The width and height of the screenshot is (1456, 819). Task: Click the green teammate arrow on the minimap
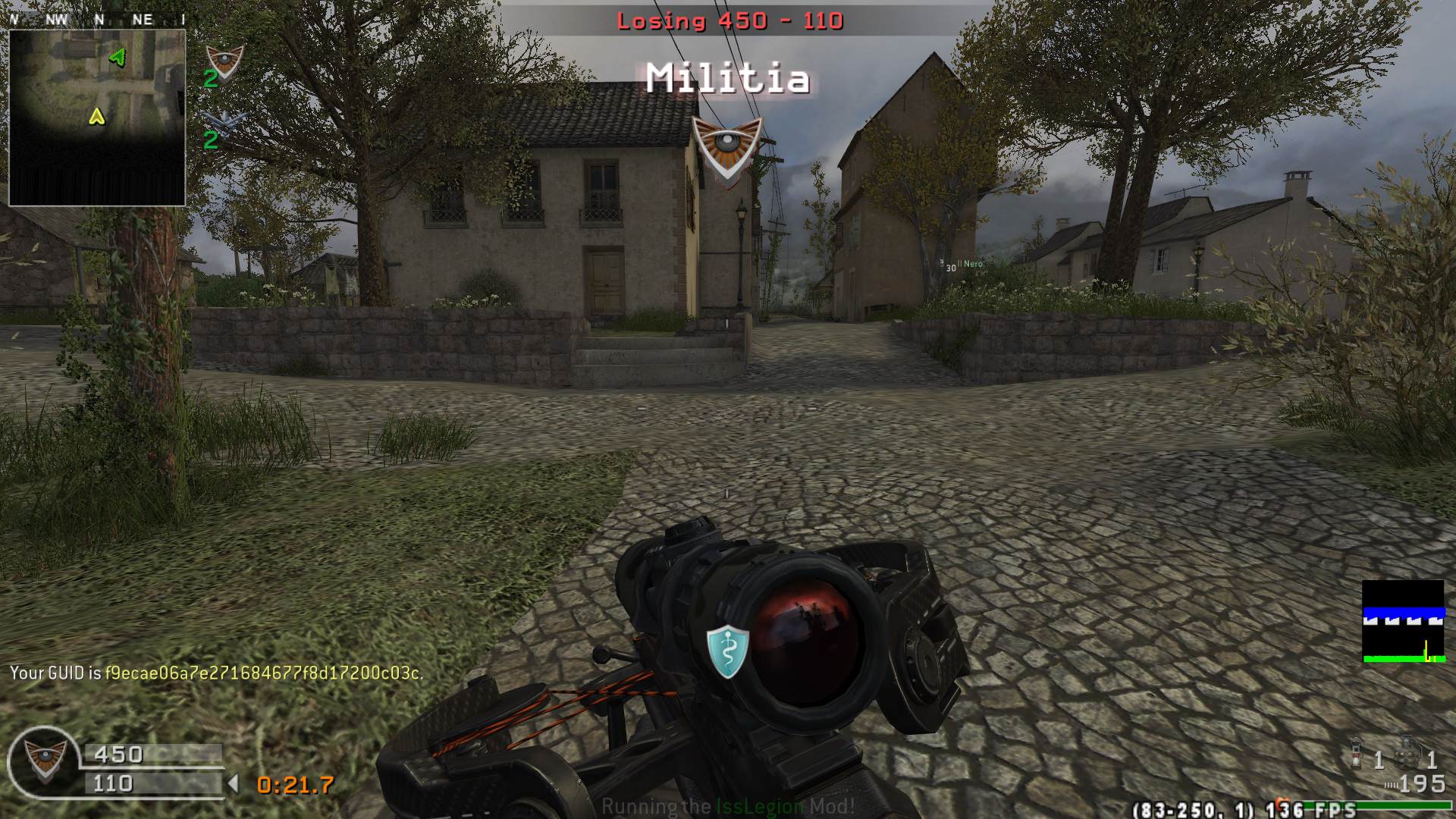[118, 57]
